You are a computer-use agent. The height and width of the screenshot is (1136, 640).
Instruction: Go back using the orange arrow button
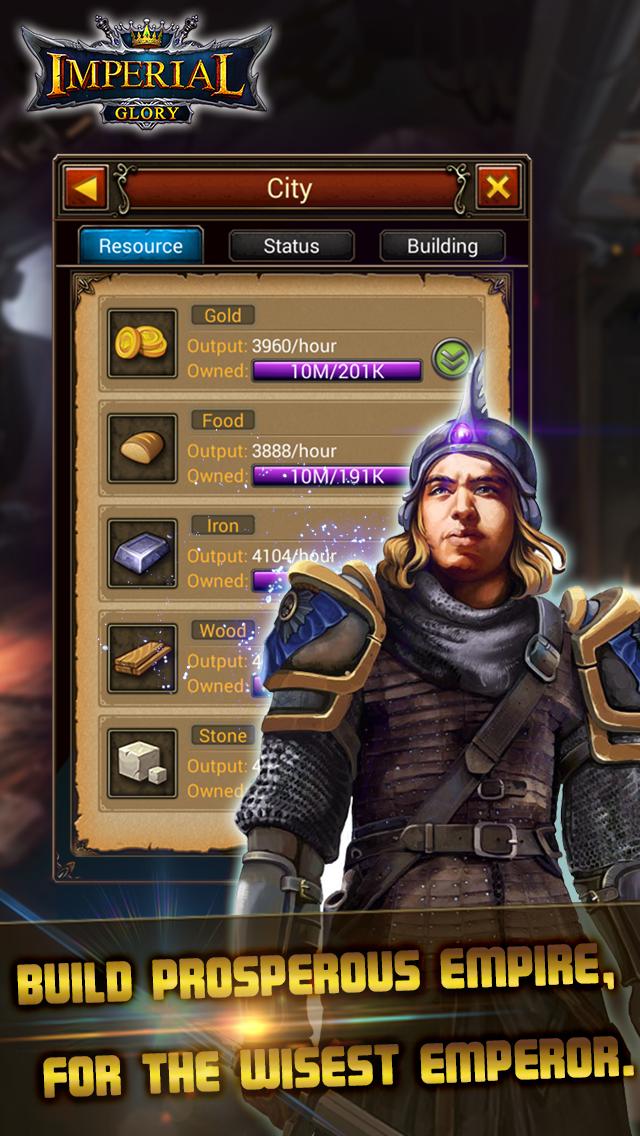87,188
